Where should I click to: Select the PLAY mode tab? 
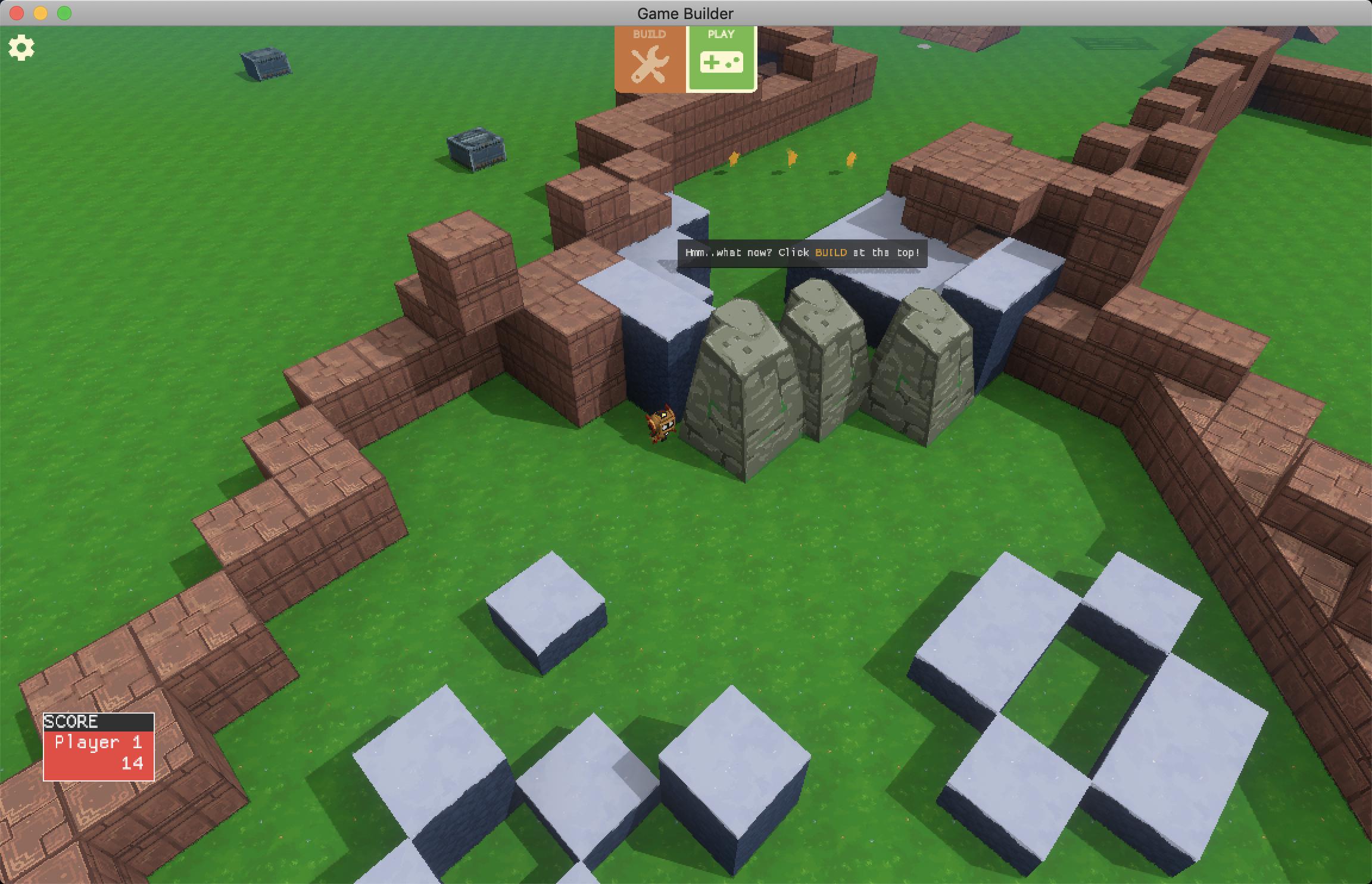(x=721, y=59)
